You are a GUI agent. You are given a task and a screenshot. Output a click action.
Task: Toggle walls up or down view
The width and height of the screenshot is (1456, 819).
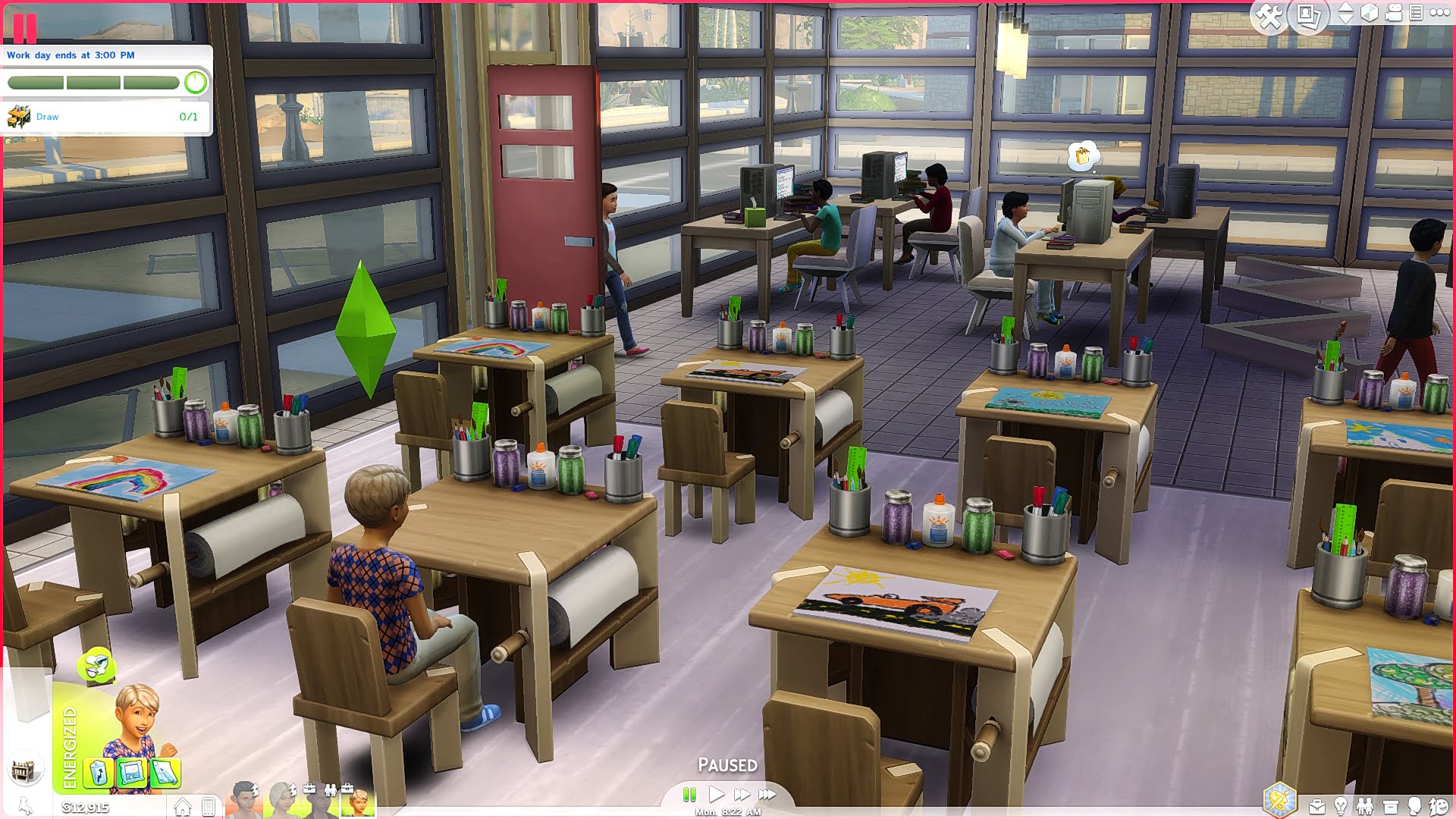coord(1345,14)
